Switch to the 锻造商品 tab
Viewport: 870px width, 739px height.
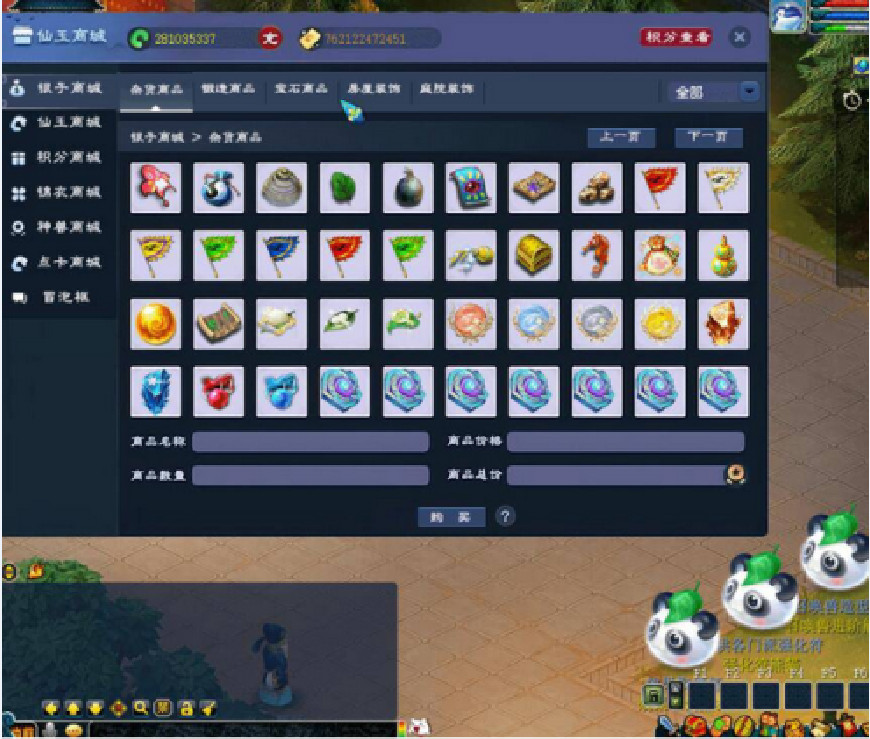tap(227, 89)
